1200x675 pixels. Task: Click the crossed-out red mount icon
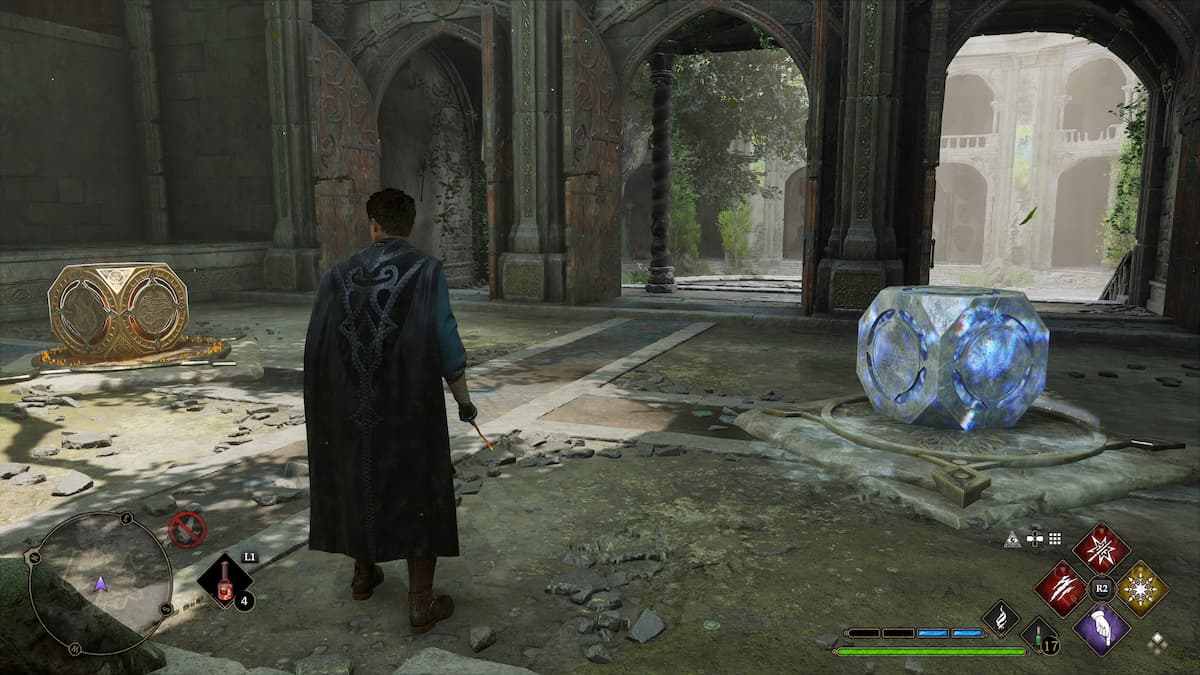click(187, 529)
